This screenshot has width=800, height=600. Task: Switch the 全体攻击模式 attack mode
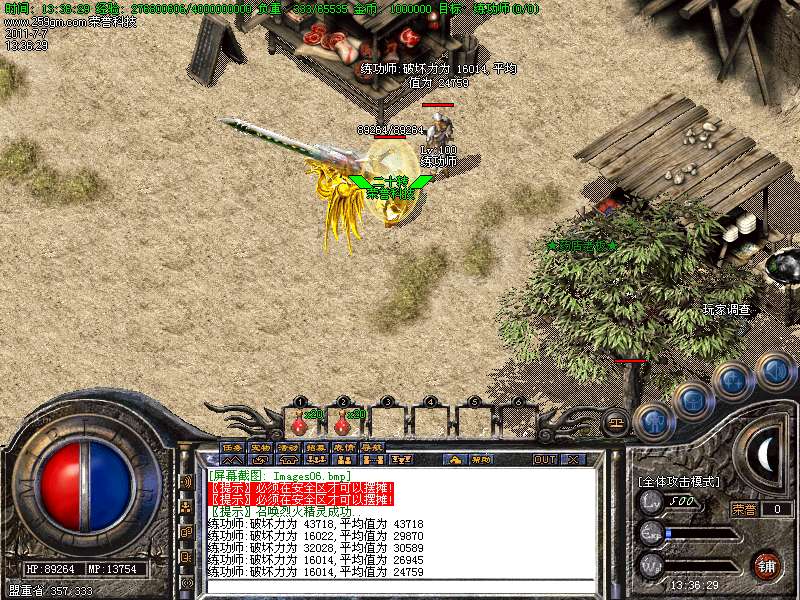click(x=678, y=481)
